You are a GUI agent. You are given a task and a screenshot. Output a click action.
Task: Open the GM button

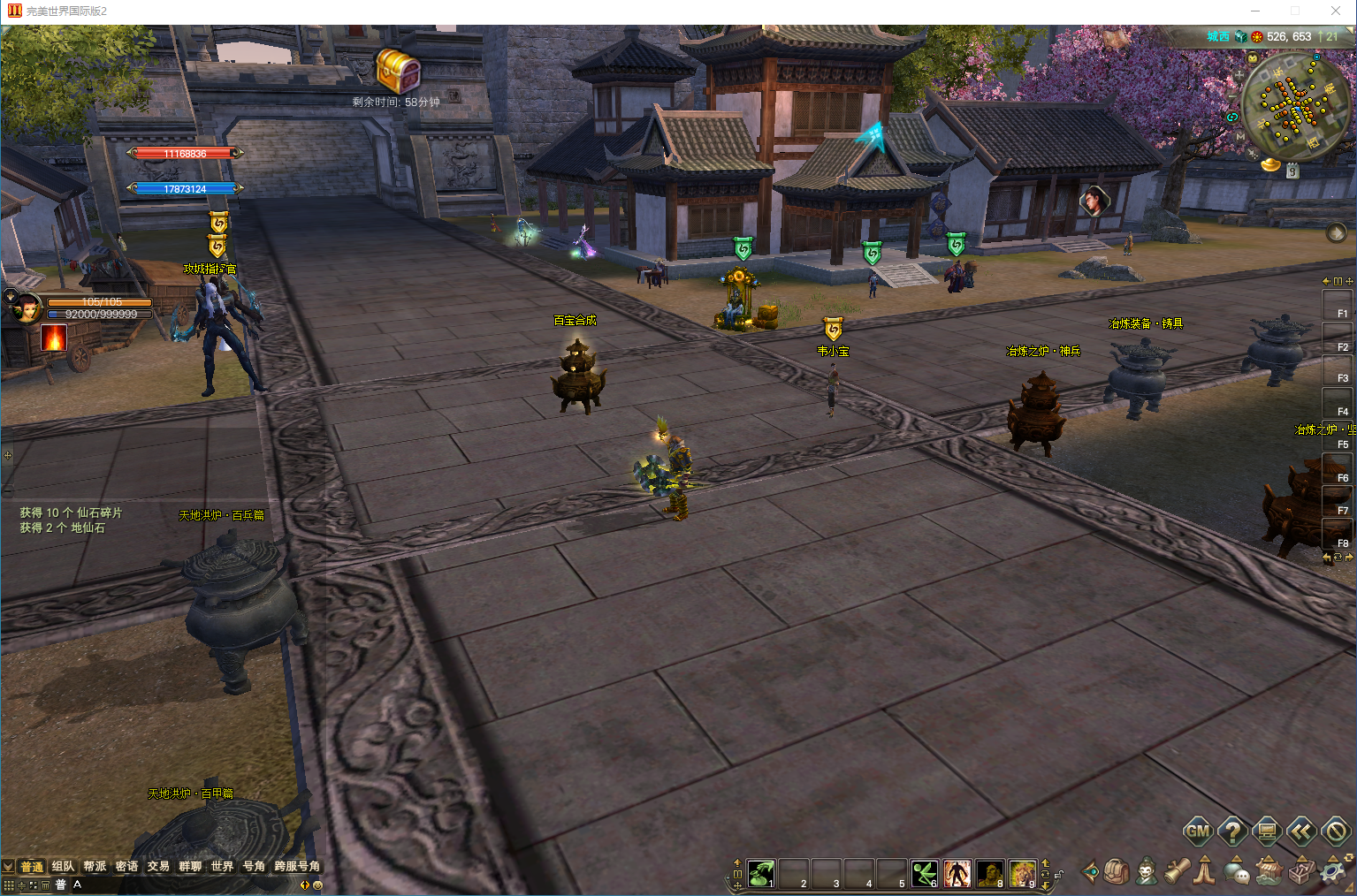[1198, 831]
